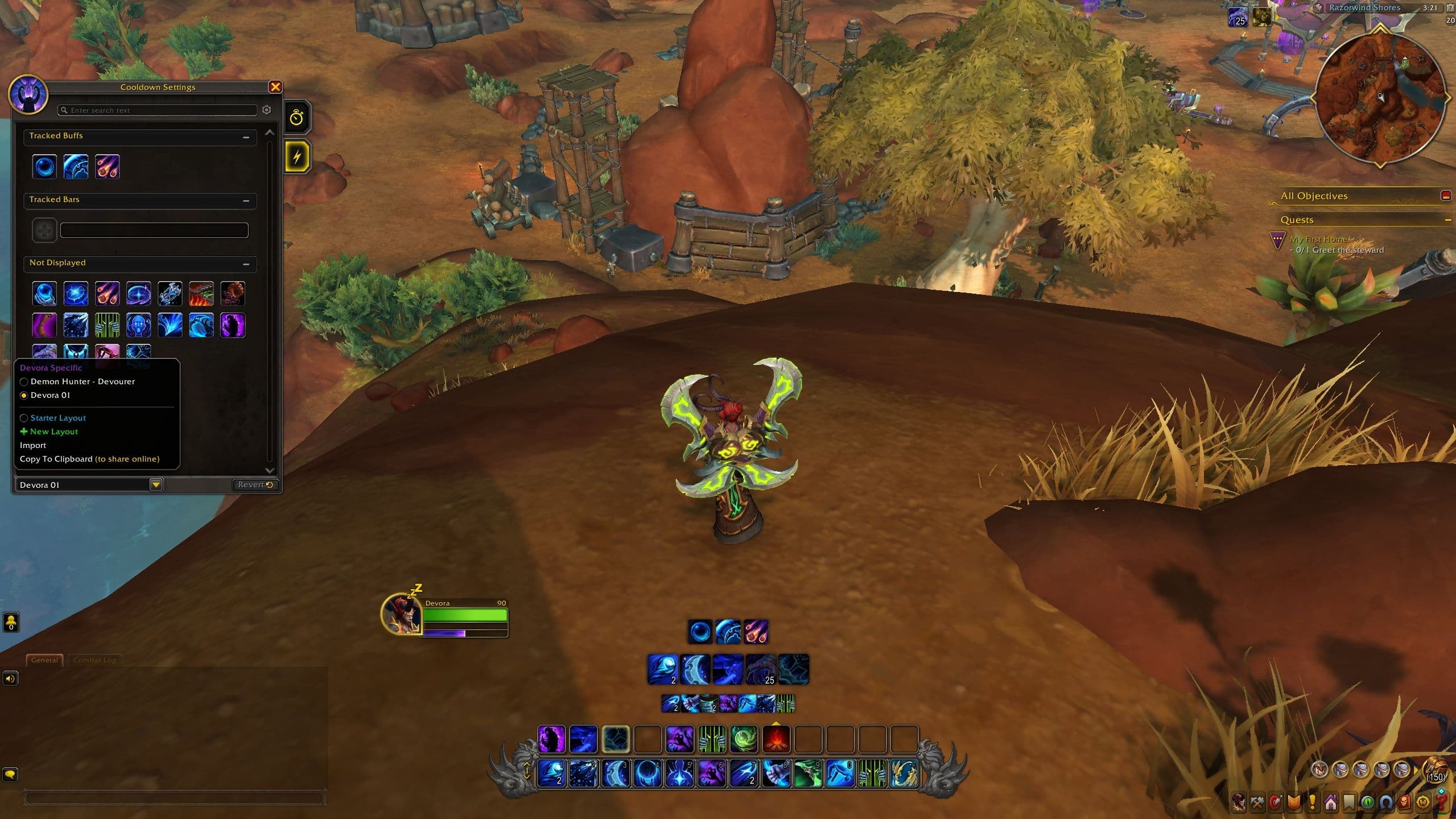Choose the Starter Layout option
Image resolution: width=1456 pixels, height=819 pixels.
click(58, 418)
